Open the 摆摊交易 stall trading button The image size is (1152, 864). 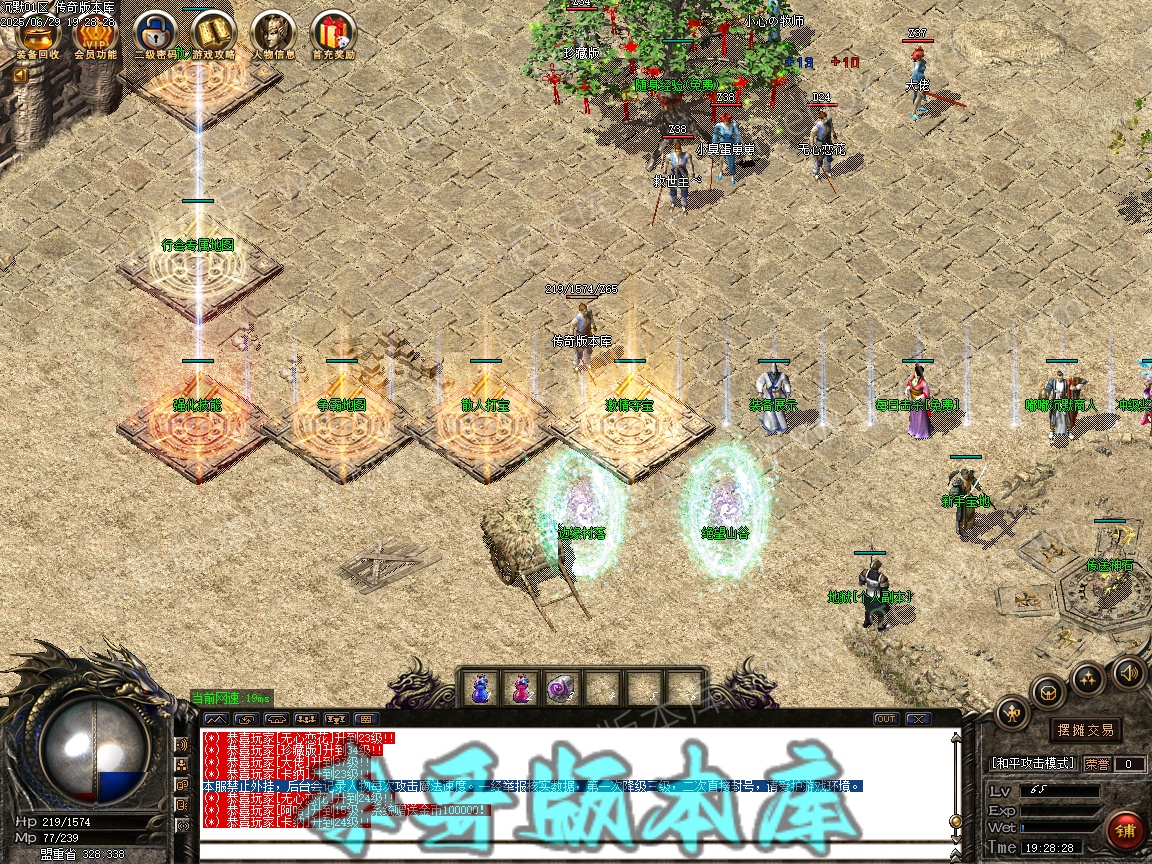coord(1085,730)
